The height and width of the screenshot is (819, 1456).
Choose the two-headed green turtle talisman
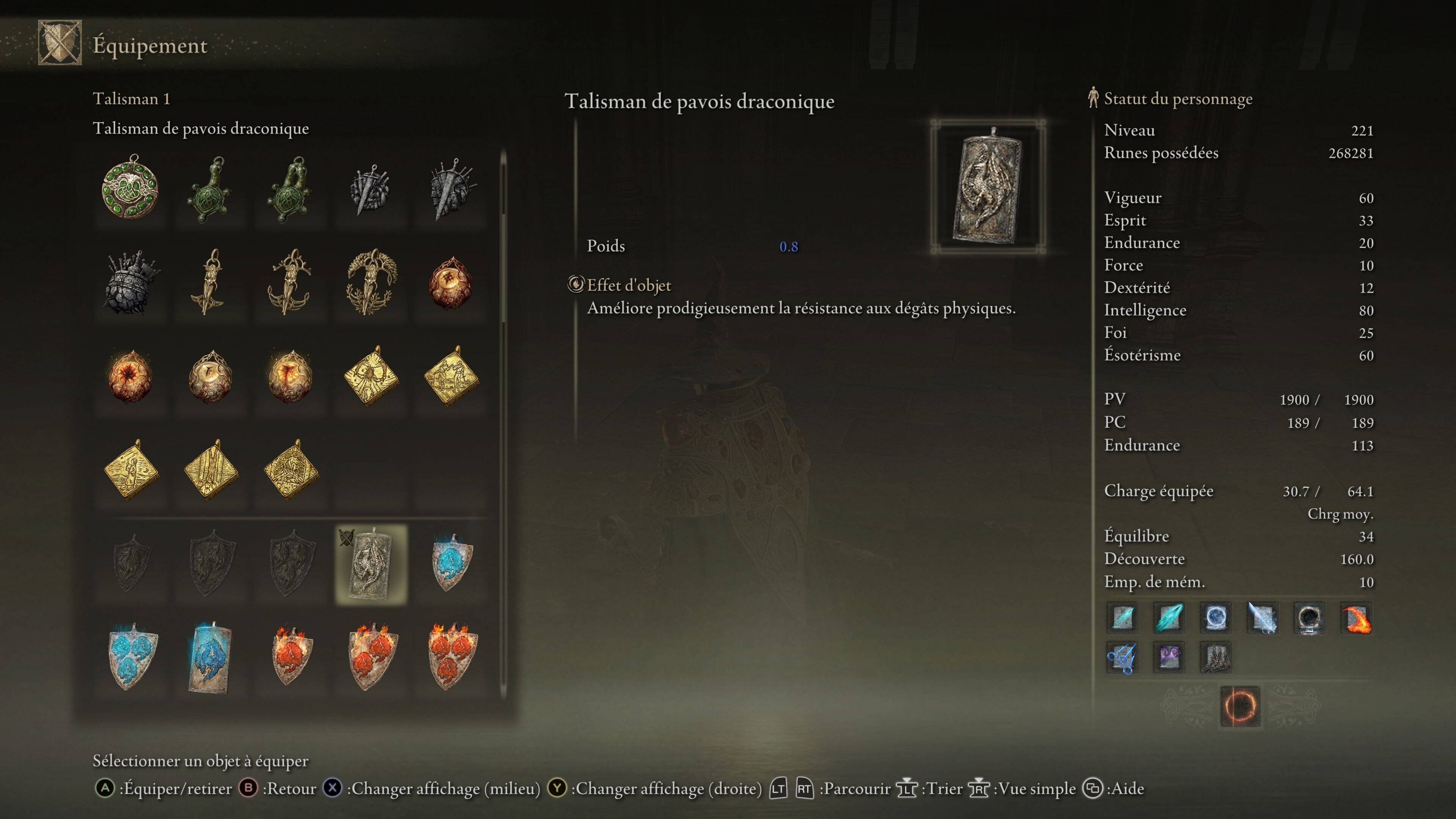290,189
